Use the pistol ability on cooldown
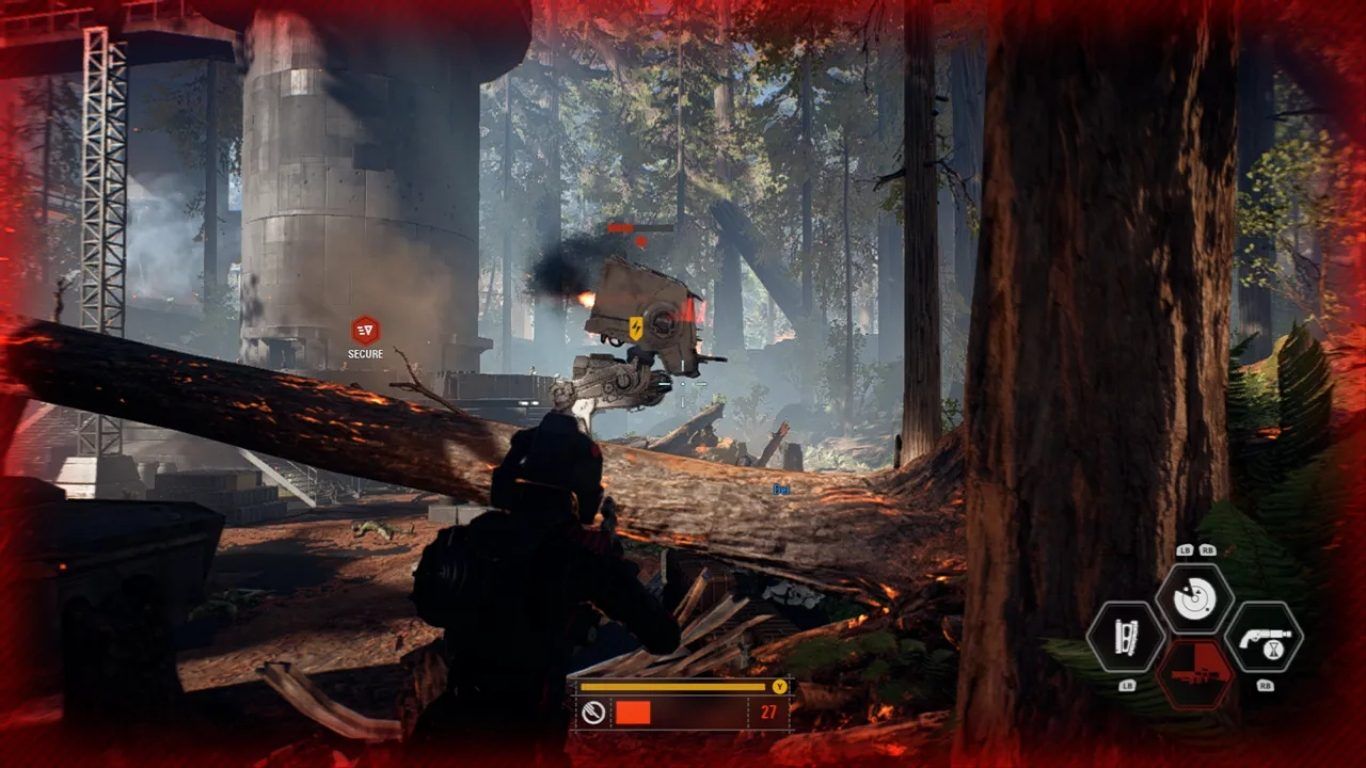 [1263, 636]
